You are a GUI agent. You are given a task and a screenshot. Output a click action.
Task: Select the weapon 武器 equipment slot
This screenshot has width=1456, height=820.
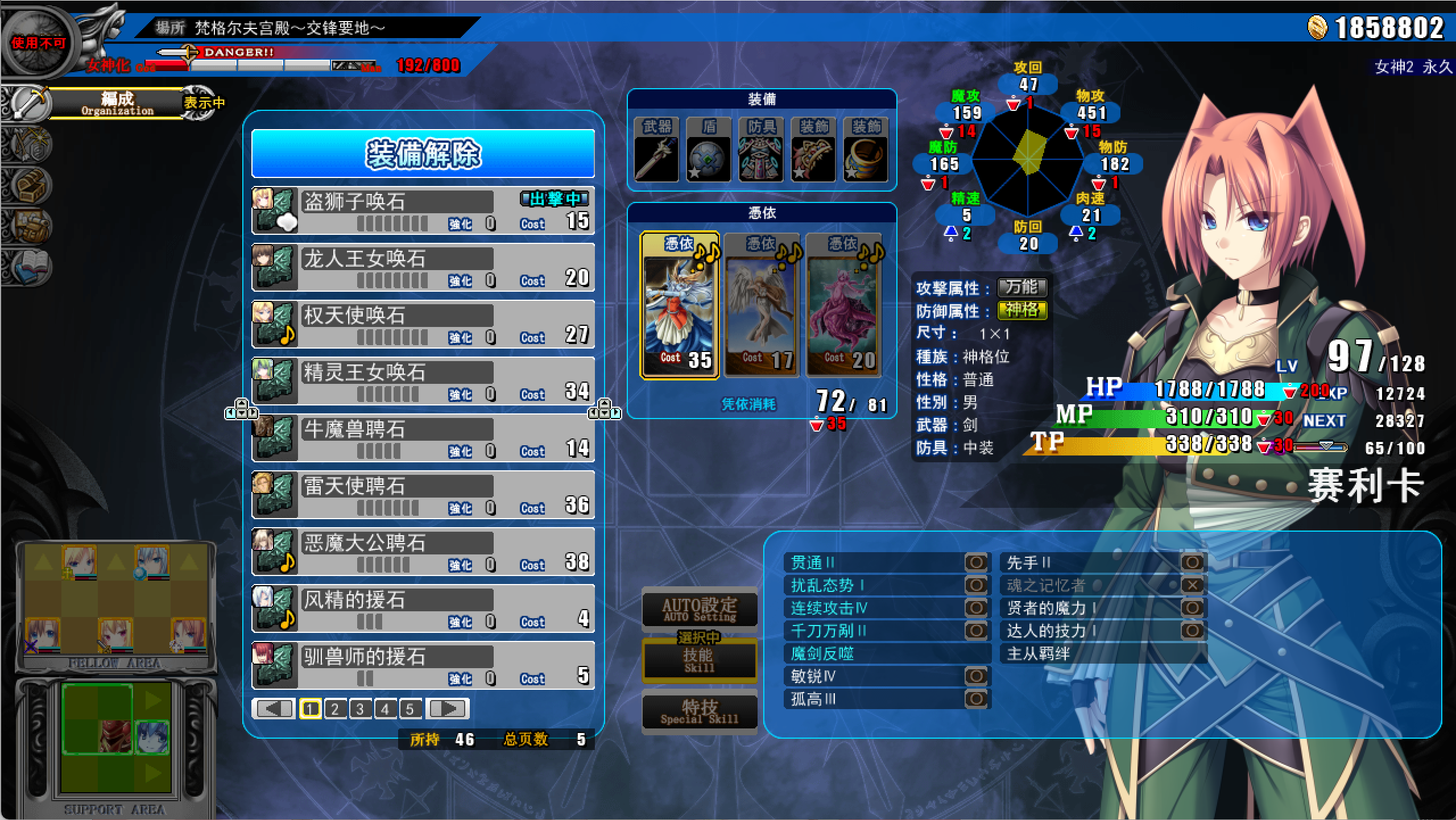[656, 151]
